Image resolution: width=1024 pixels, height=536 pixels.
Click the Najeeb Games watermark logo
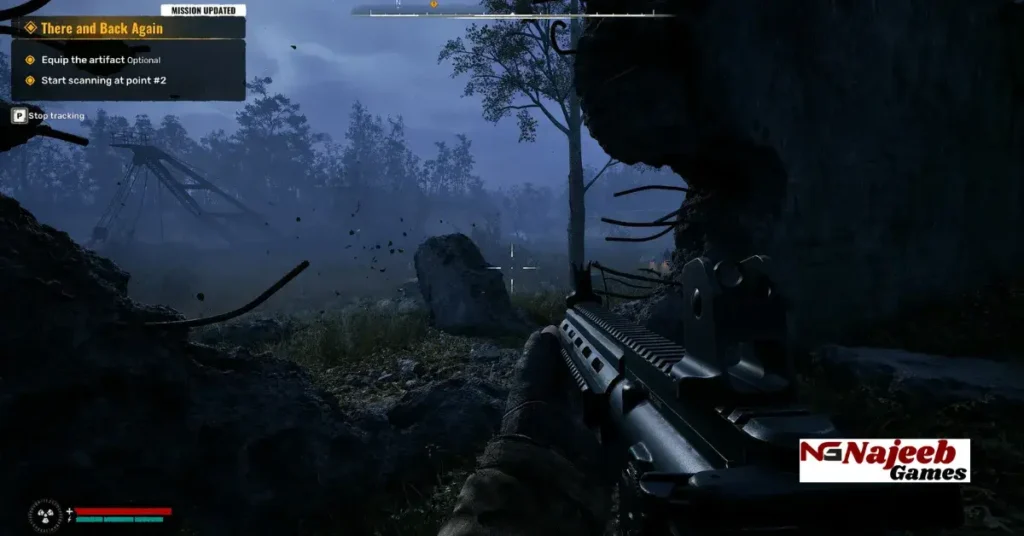(x=884, y=460)
